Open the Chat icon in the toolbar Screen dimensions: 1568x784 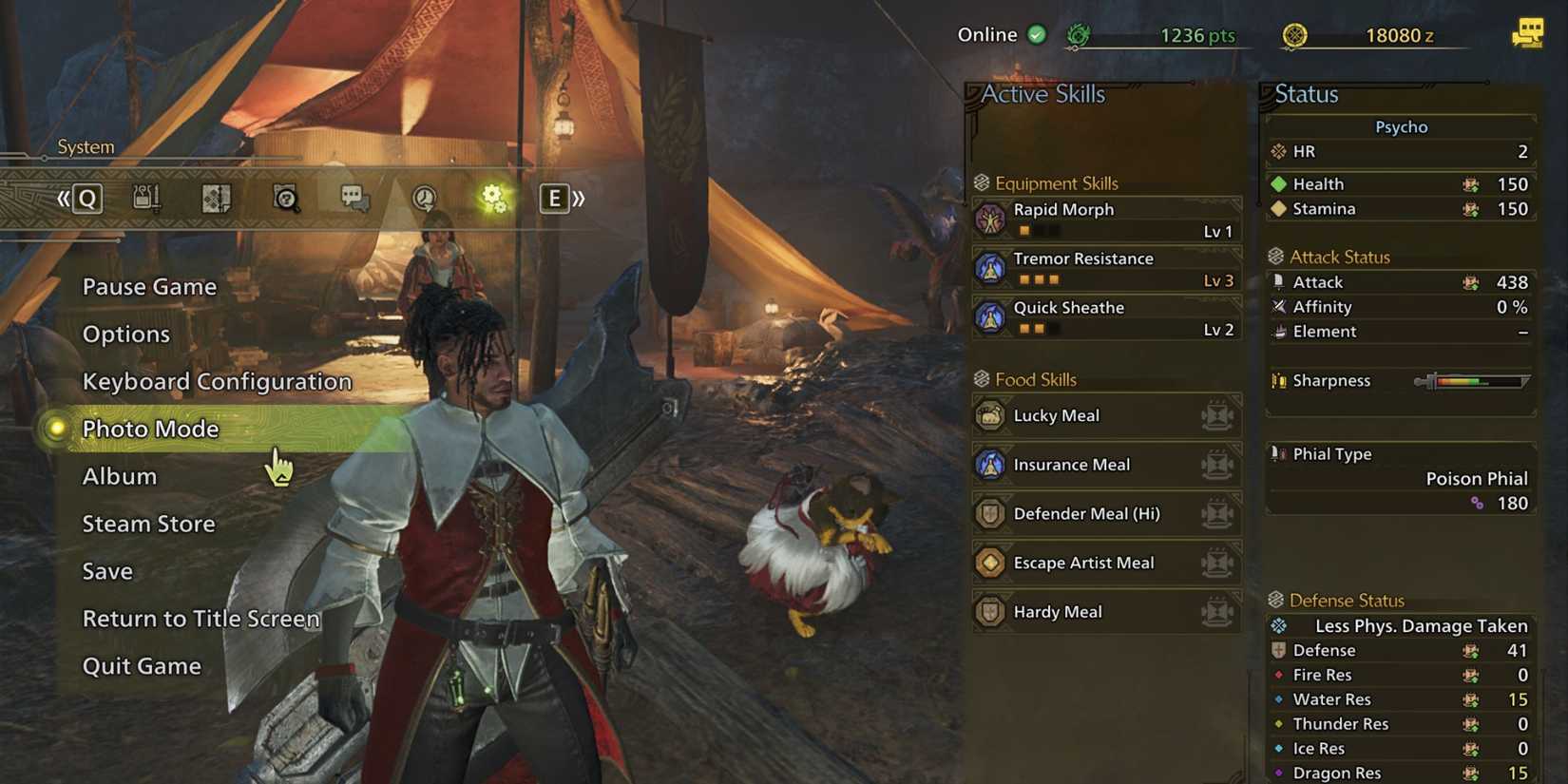(353, 199)
